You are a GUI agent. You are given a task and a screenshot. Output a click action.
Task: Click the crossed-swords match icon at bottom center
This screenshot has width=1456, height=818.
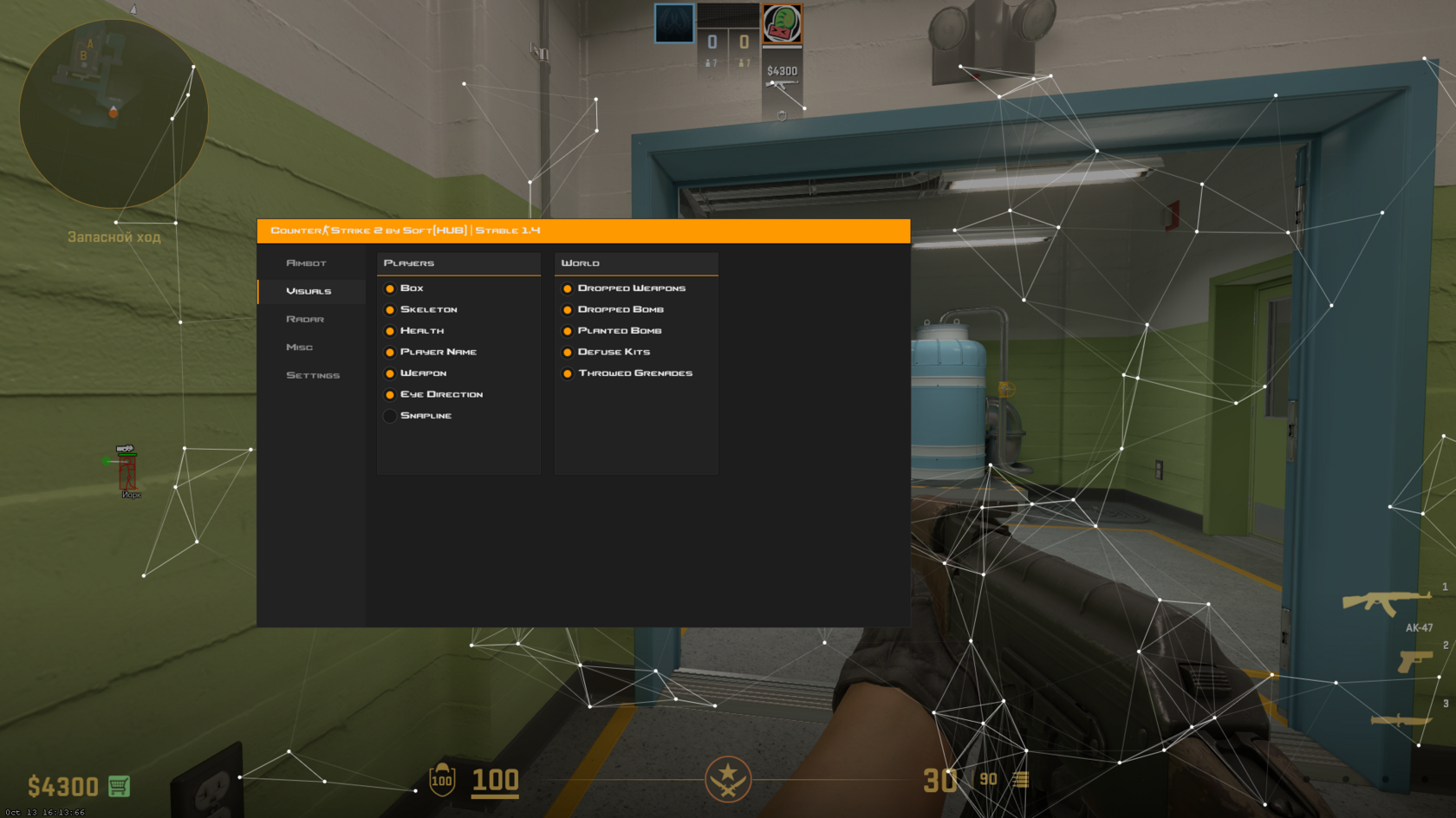coord(729,779)
